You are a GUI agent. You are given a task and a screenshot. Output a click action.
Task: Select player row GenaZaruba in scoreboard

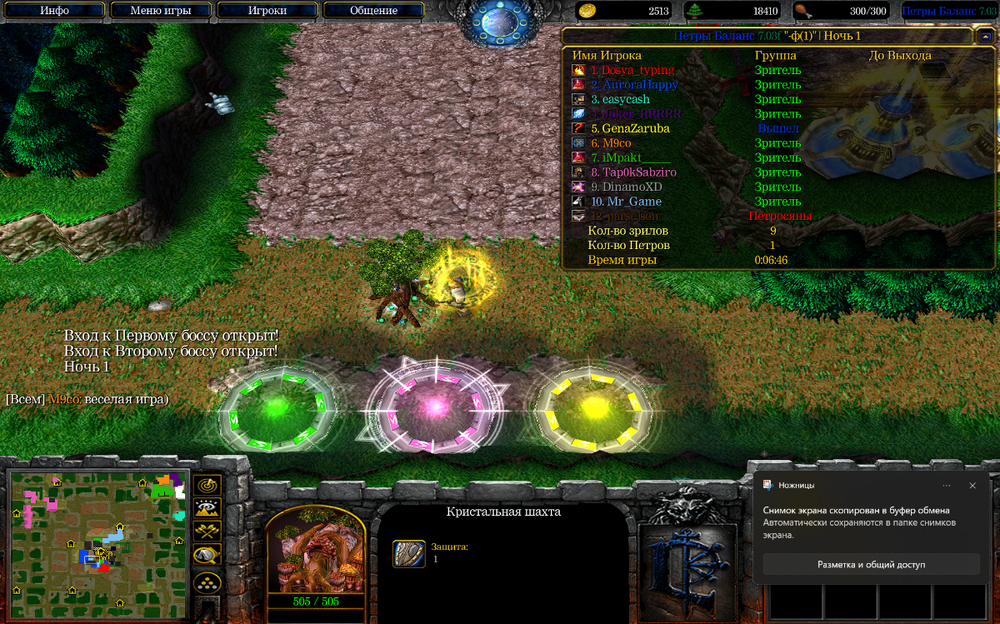(629, 129)
